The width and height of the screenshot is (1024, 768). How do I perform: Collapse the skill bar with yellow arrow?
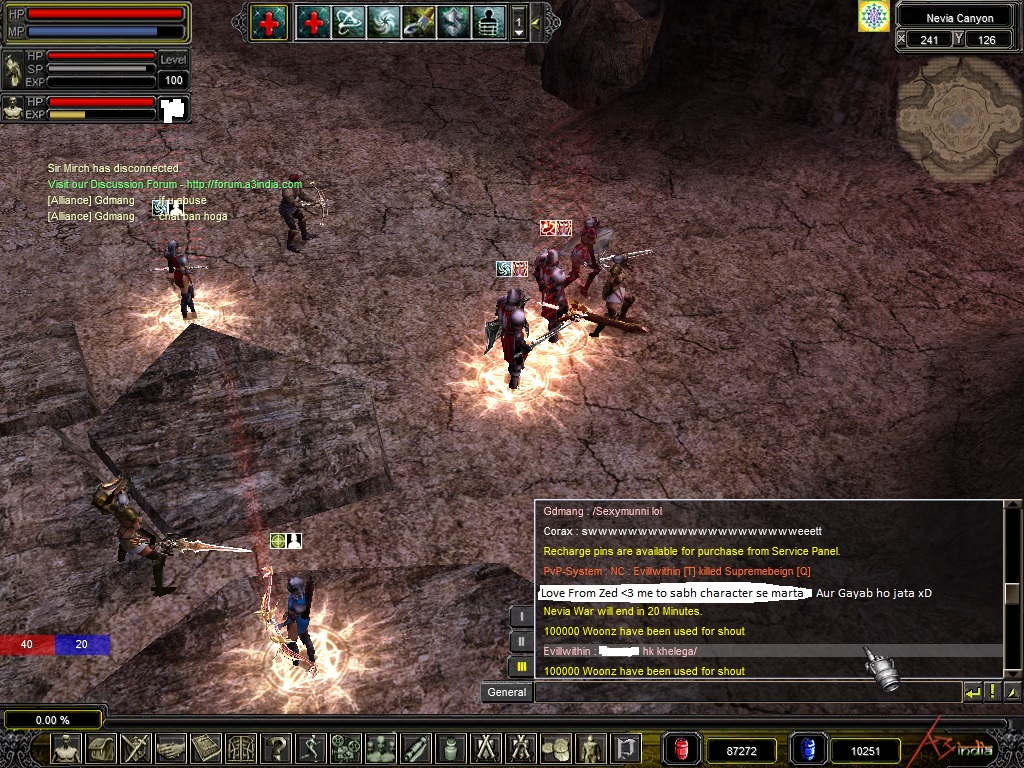[x=536, y=22]
